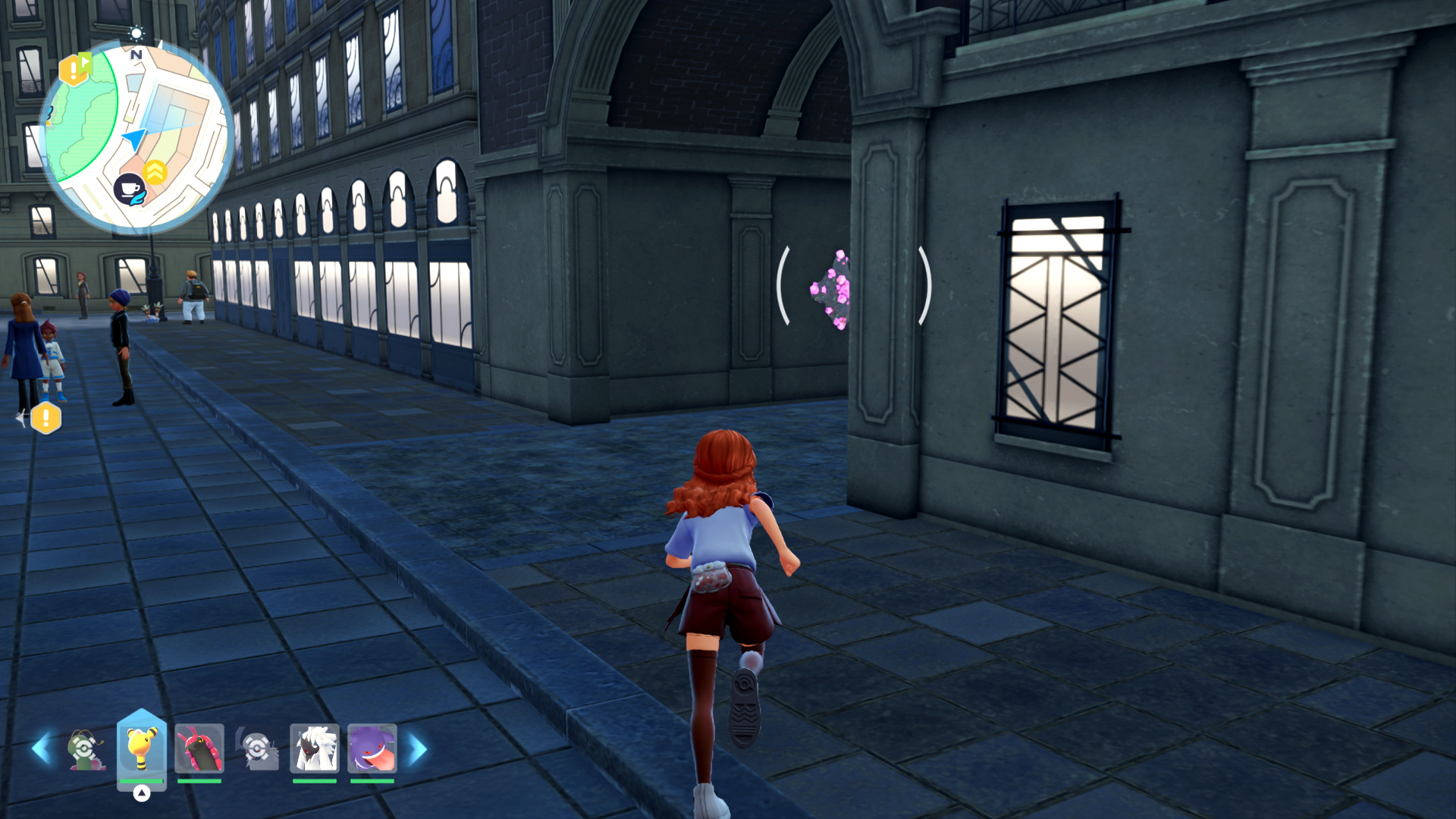Choose the white Zoroark party slot
The width and height of the screenshot is (1456, 819).
314,748
